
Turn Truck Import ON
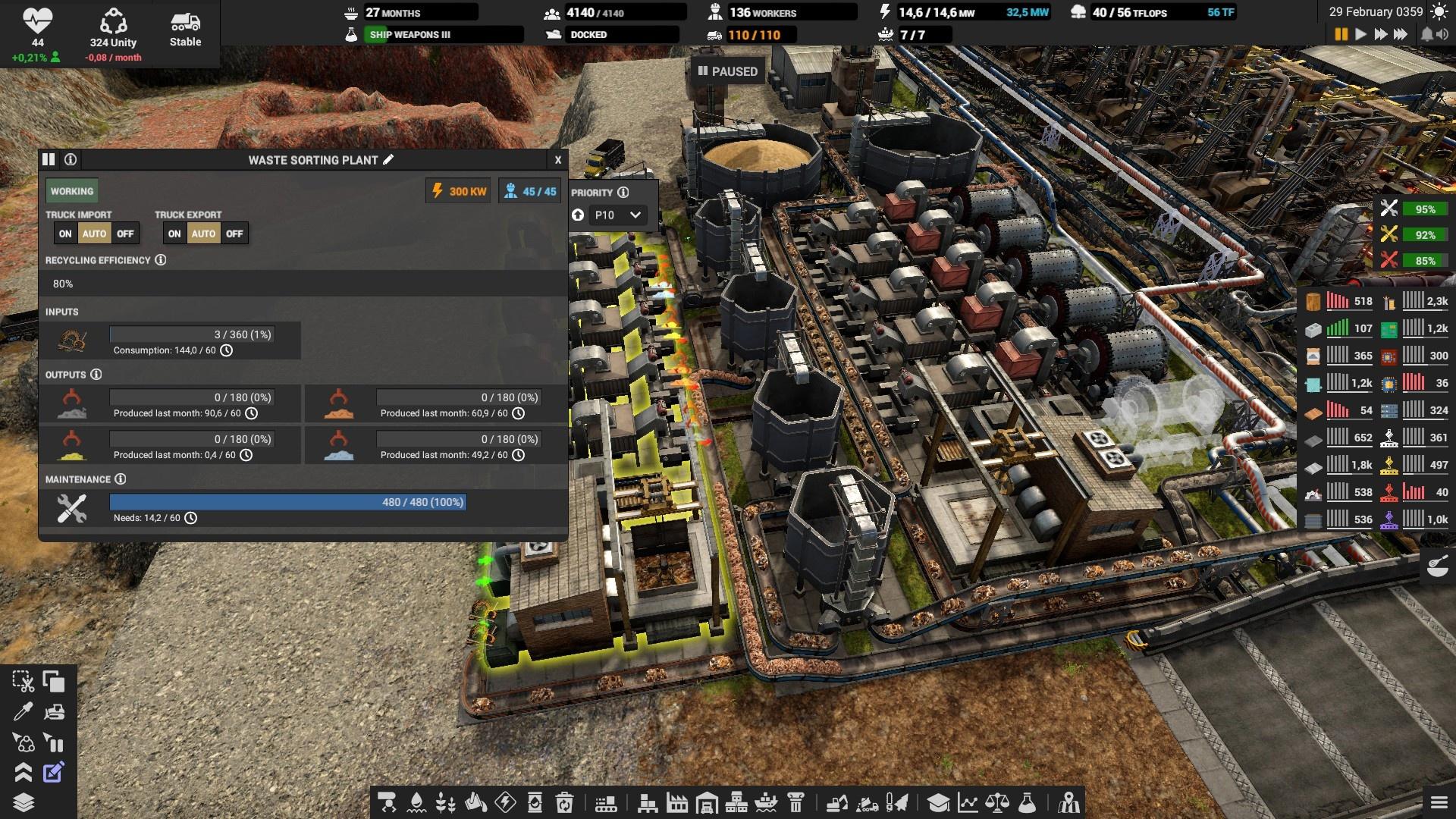point(65,234)
